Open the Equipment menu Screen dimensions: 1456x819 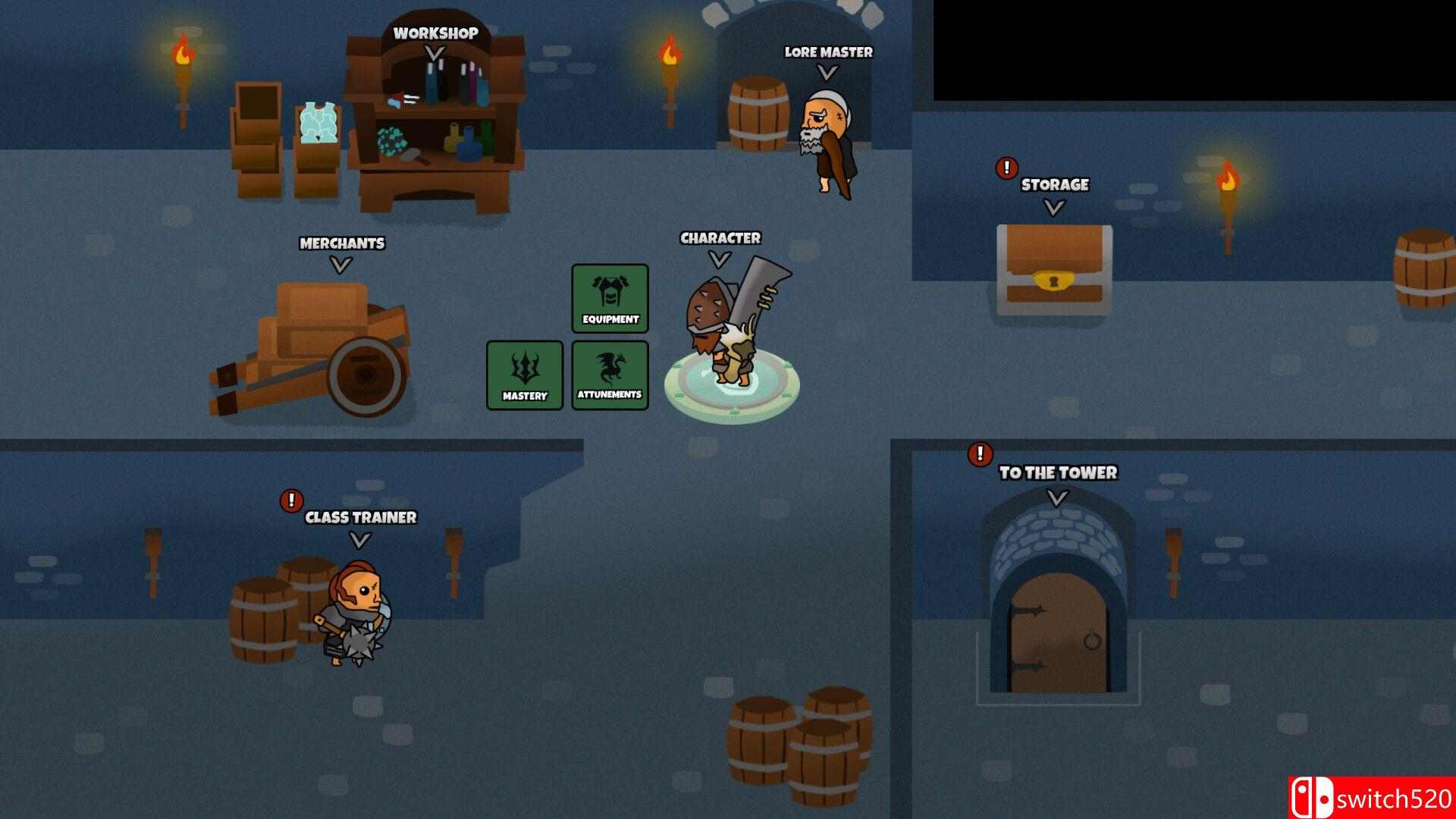[x=610, y=298]
